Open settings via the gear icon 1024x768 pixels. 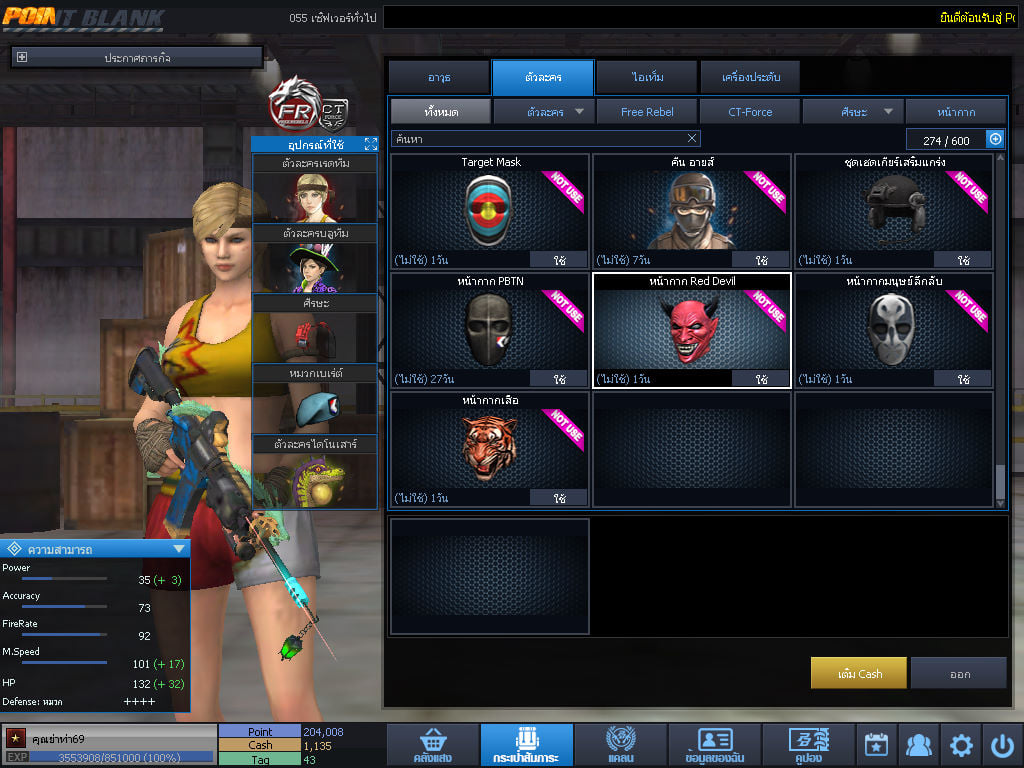click(x=961, y=745)
